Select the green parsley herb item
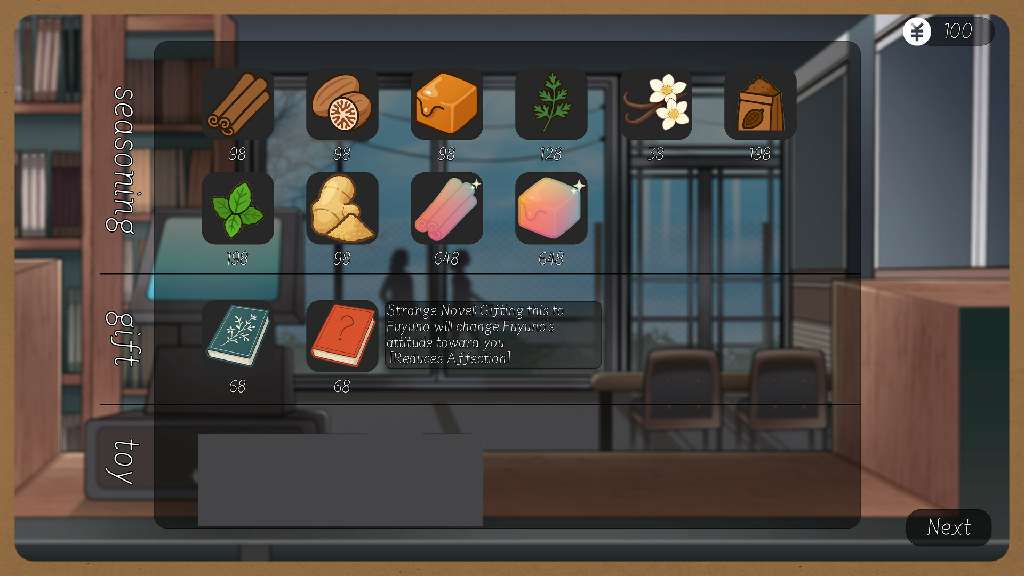The width and height of the screenshot is (1024, 576). tap(551, 104)
